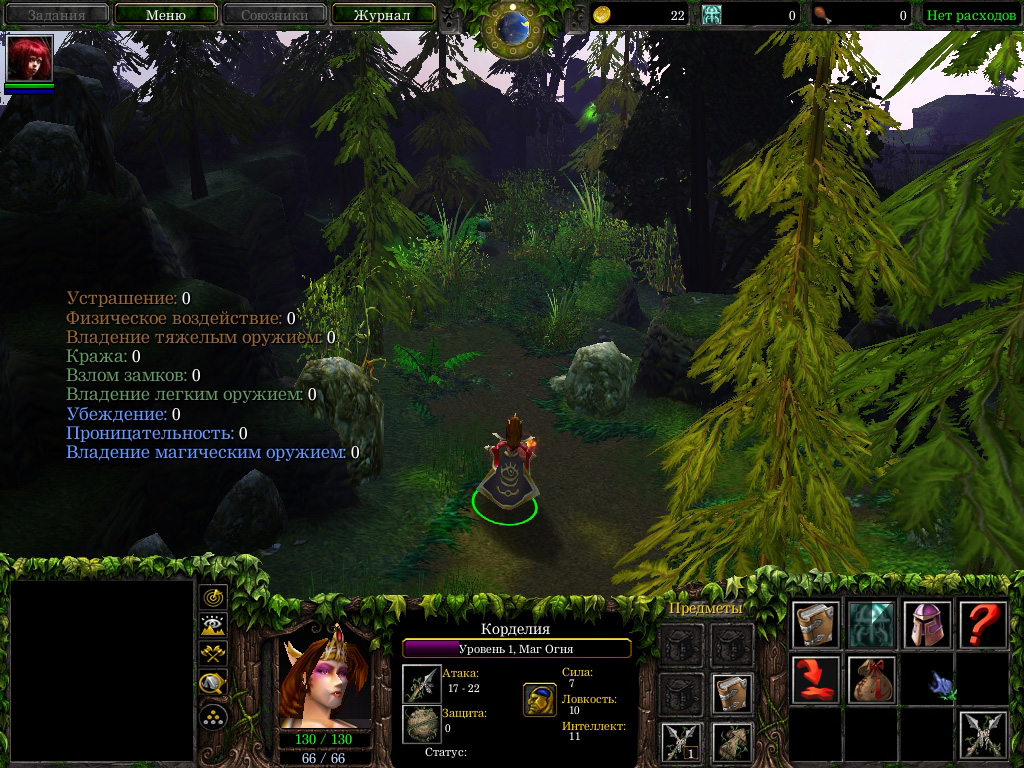This screenshot has width=1024, height=768.
Task: Open the tied sack command
Action: [x=870, y=680]
